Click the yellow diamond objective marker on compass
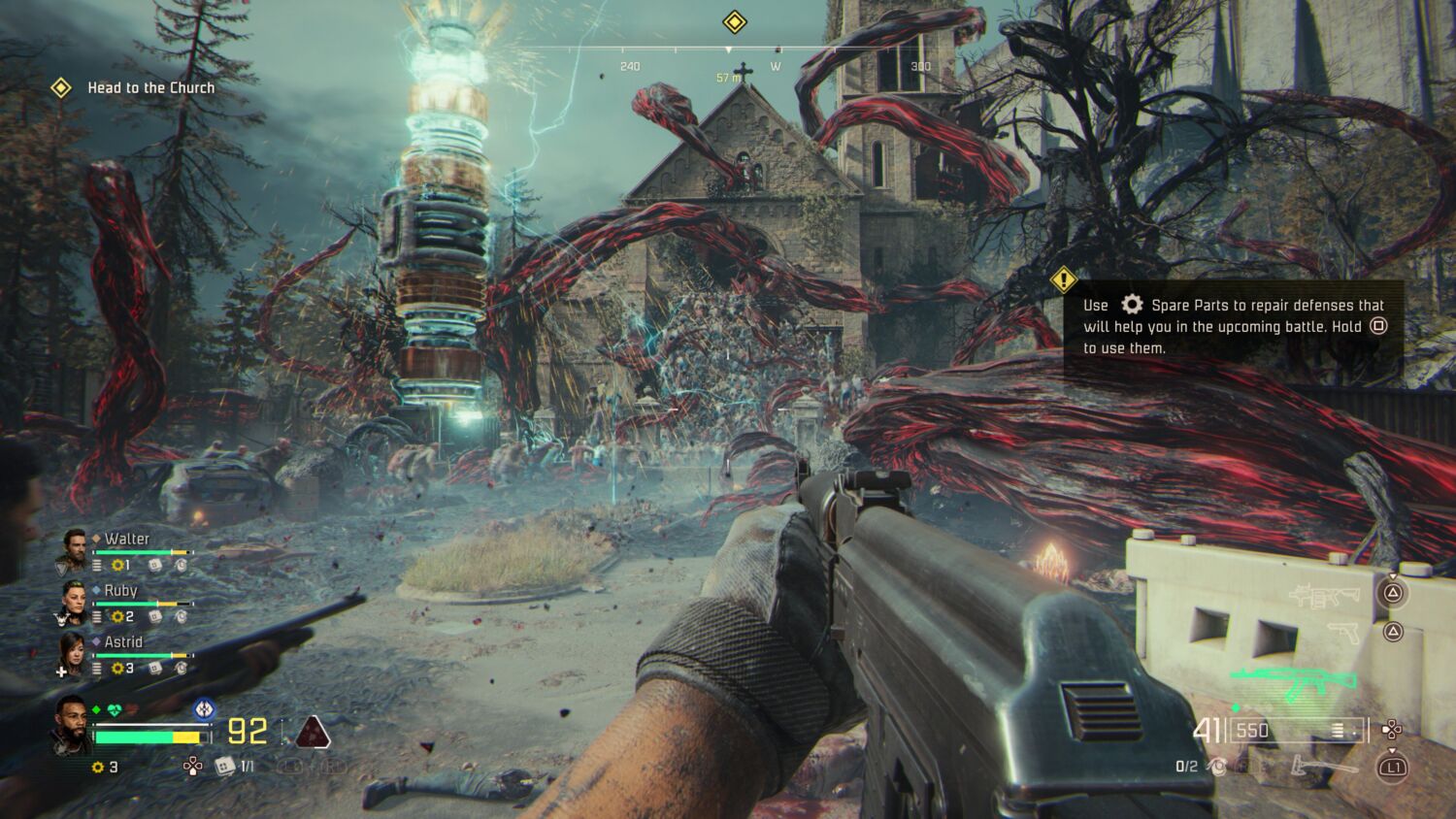 [735, 21]
